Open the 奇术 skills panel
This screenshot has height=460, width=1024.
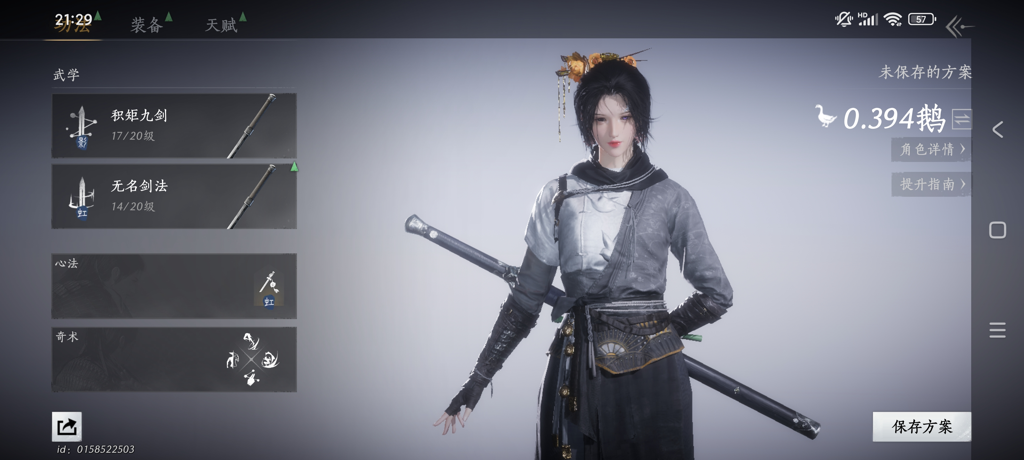tap(174, 359)
